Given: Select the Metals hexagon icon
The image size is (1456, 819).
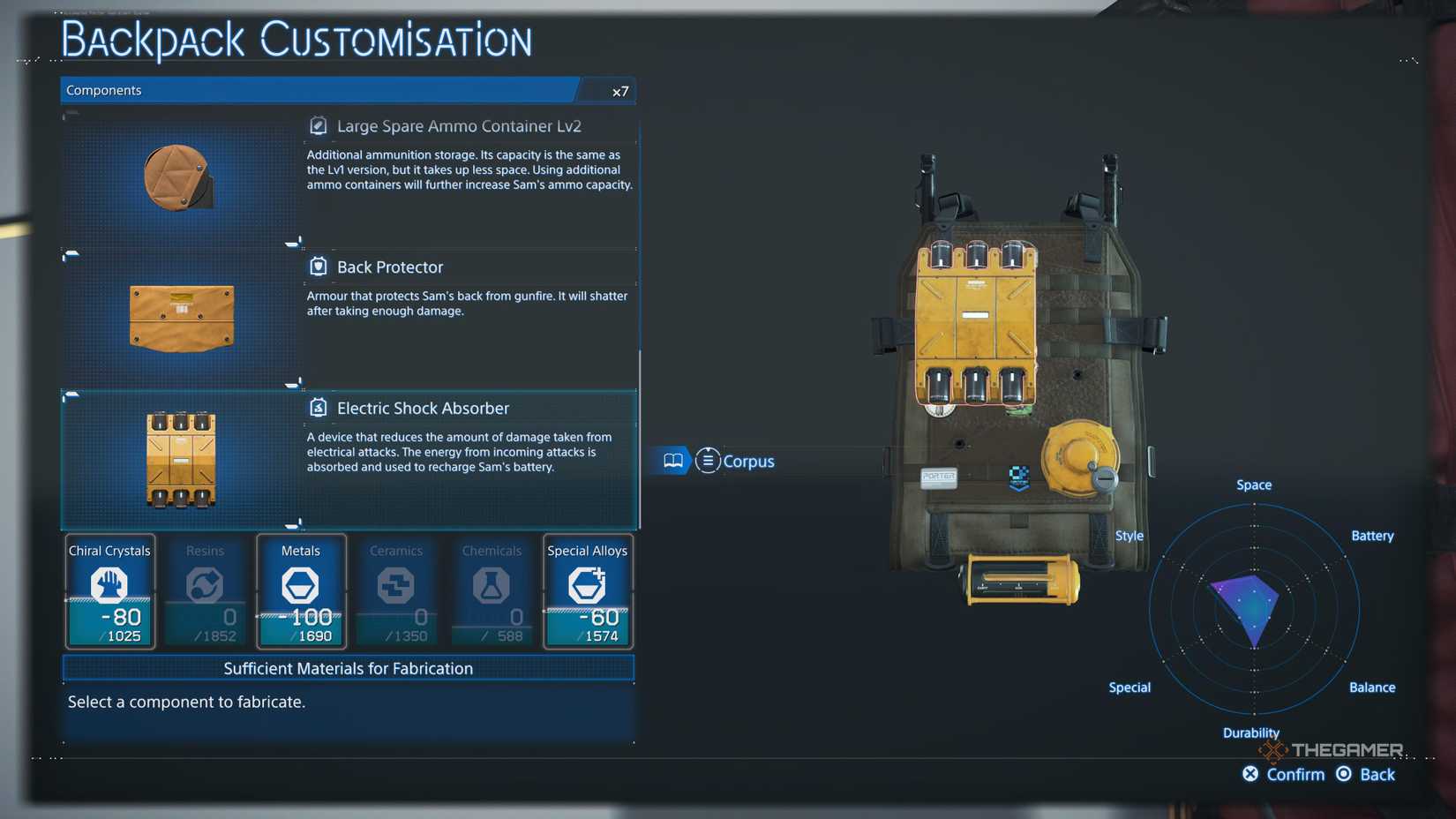Looking at the screenshot, I should 300,584.
